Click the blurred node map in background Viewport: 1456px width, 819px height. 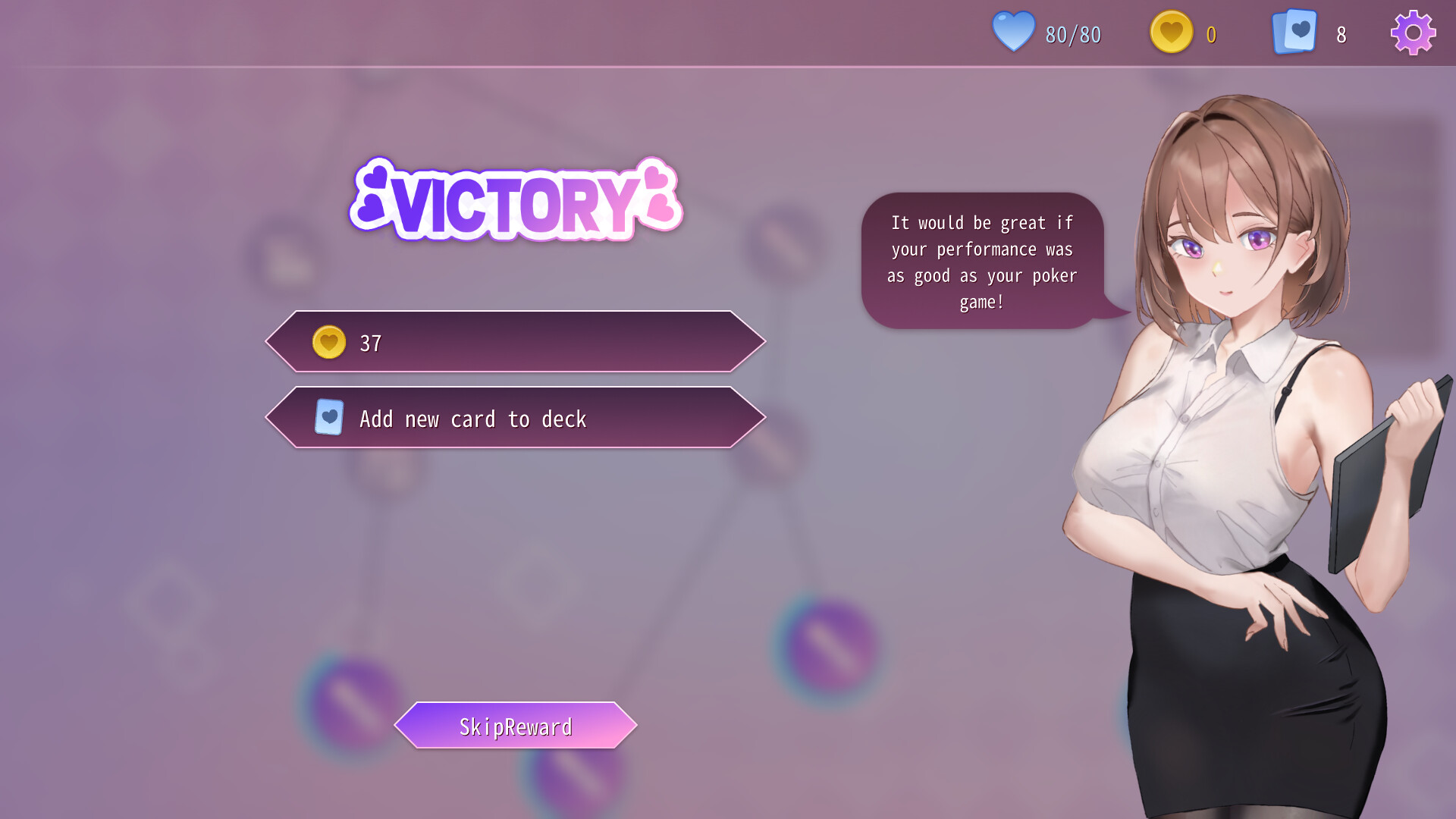click(x=827, y=652)
